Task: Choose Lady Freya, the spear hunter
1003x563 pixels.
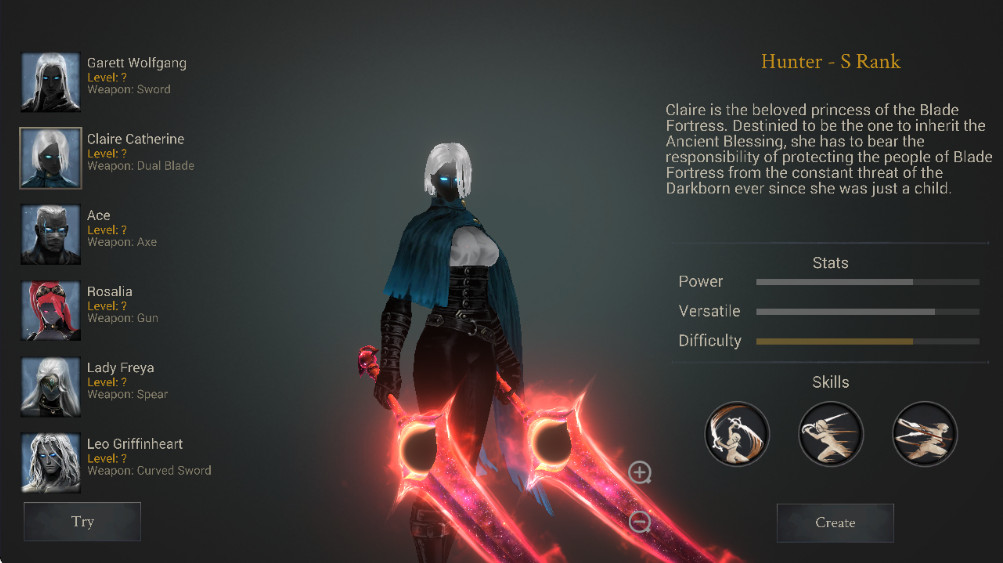Action: 51,387
